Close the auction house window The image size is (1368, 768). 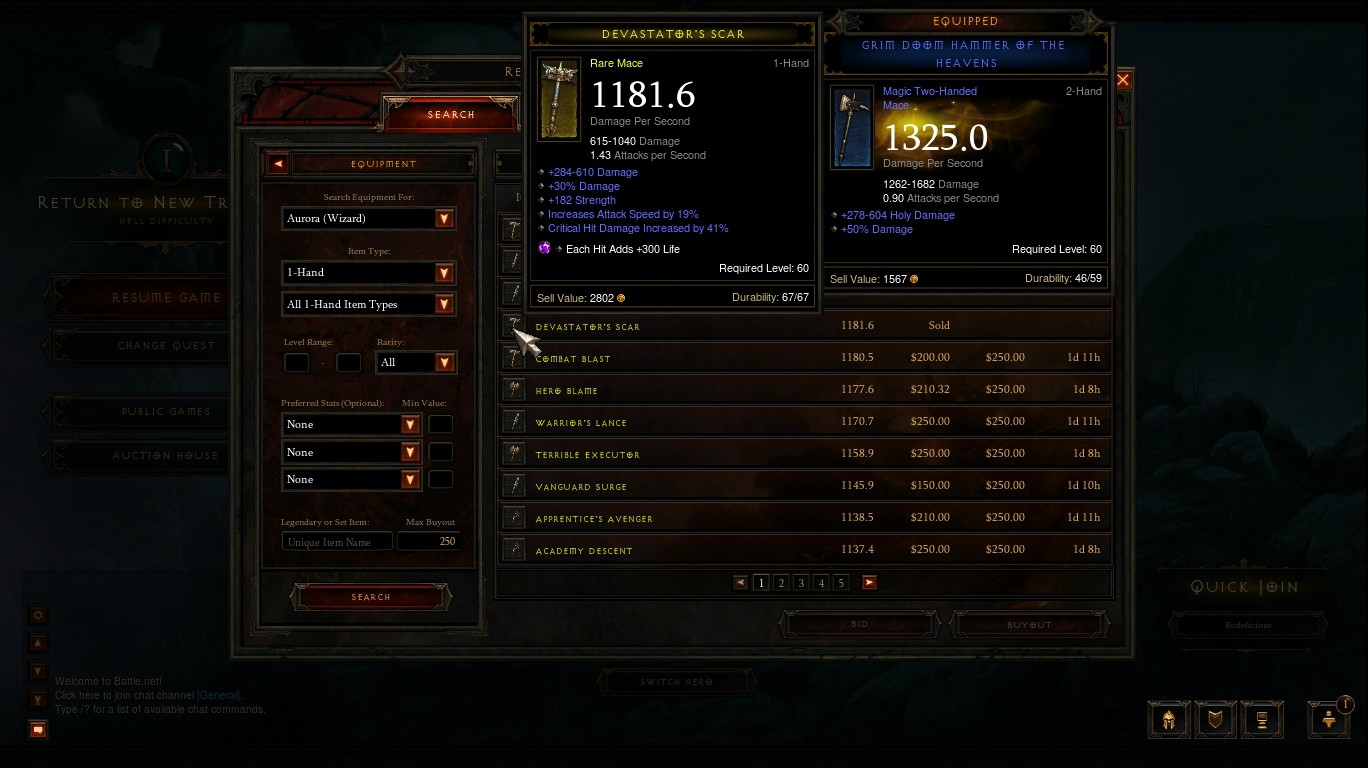coord(1123,80)
